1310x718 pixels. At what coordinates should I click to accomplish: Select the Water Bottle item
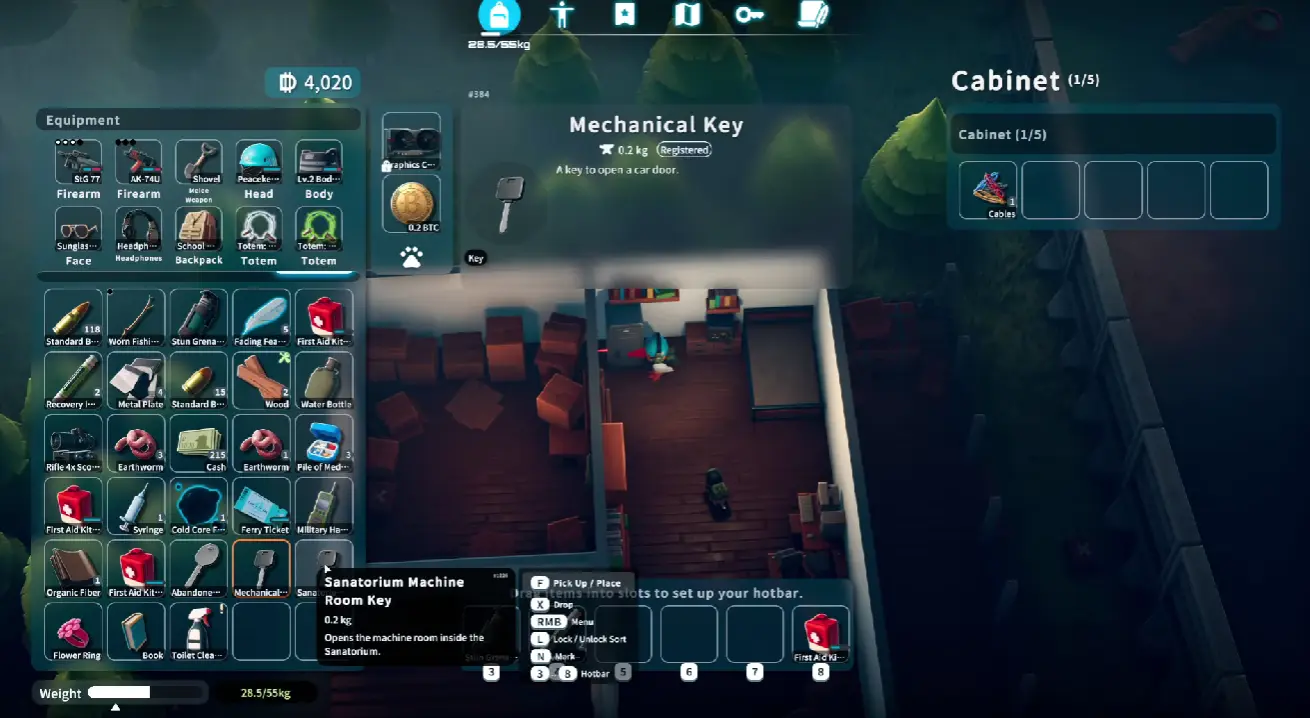(x=324, y=379)
